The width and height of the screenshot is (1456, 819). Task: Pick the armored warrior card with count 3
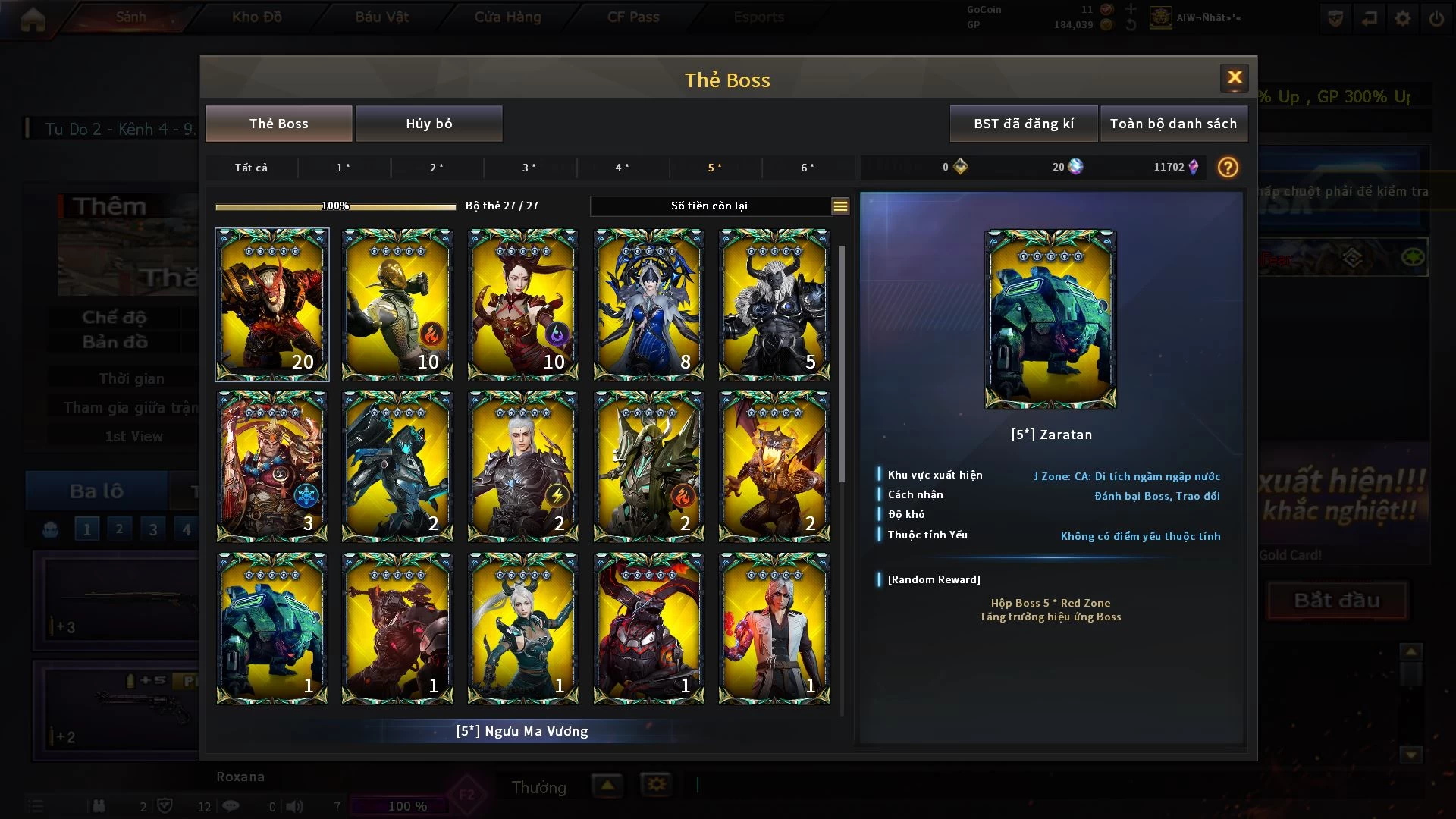272,466
